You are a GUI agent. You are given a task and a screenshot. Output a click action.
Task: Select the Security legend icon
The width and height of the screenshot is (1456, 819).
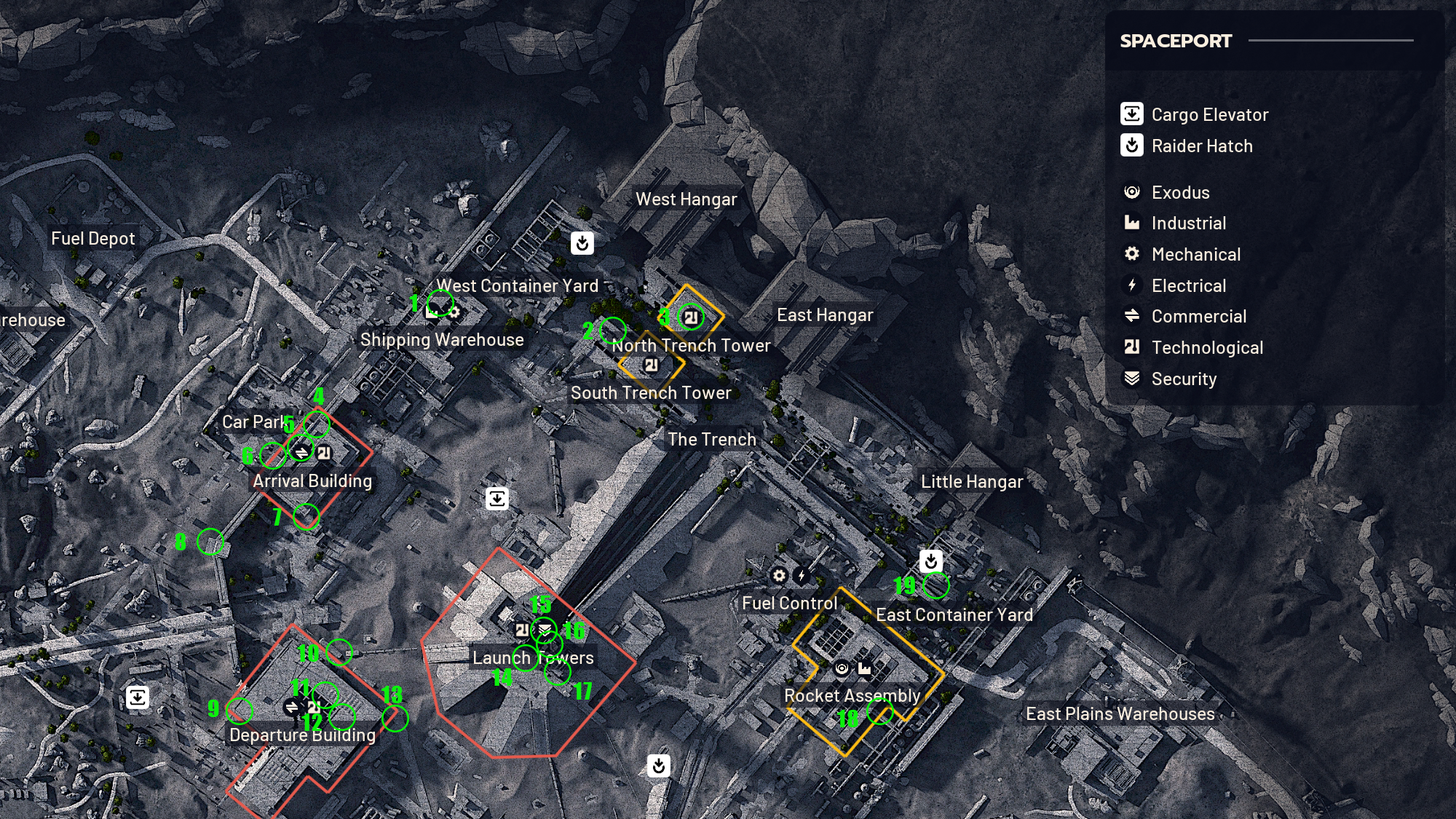pos(1131,379)
